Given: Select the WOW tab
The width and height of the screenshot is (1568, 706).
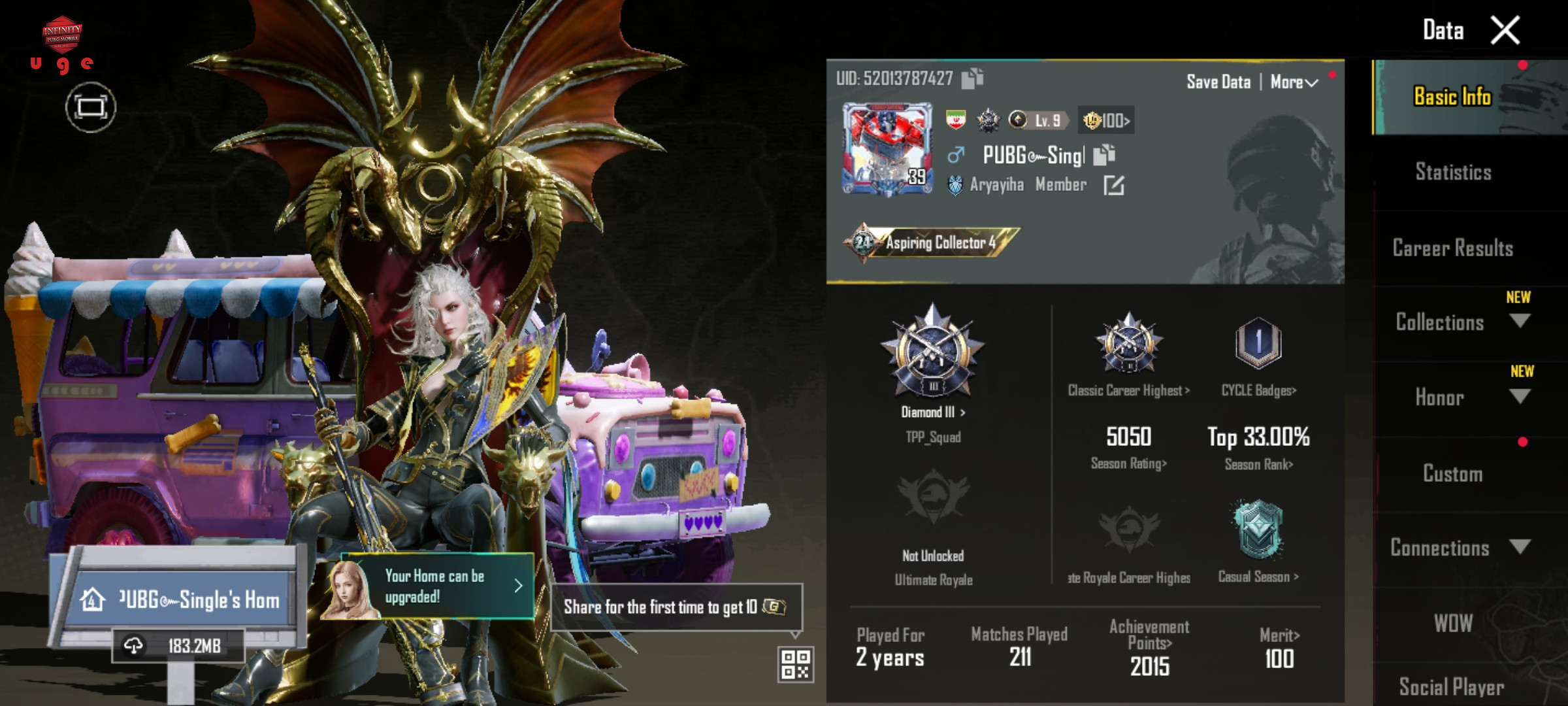Looking at the screenshot, I should [1453, 623].
